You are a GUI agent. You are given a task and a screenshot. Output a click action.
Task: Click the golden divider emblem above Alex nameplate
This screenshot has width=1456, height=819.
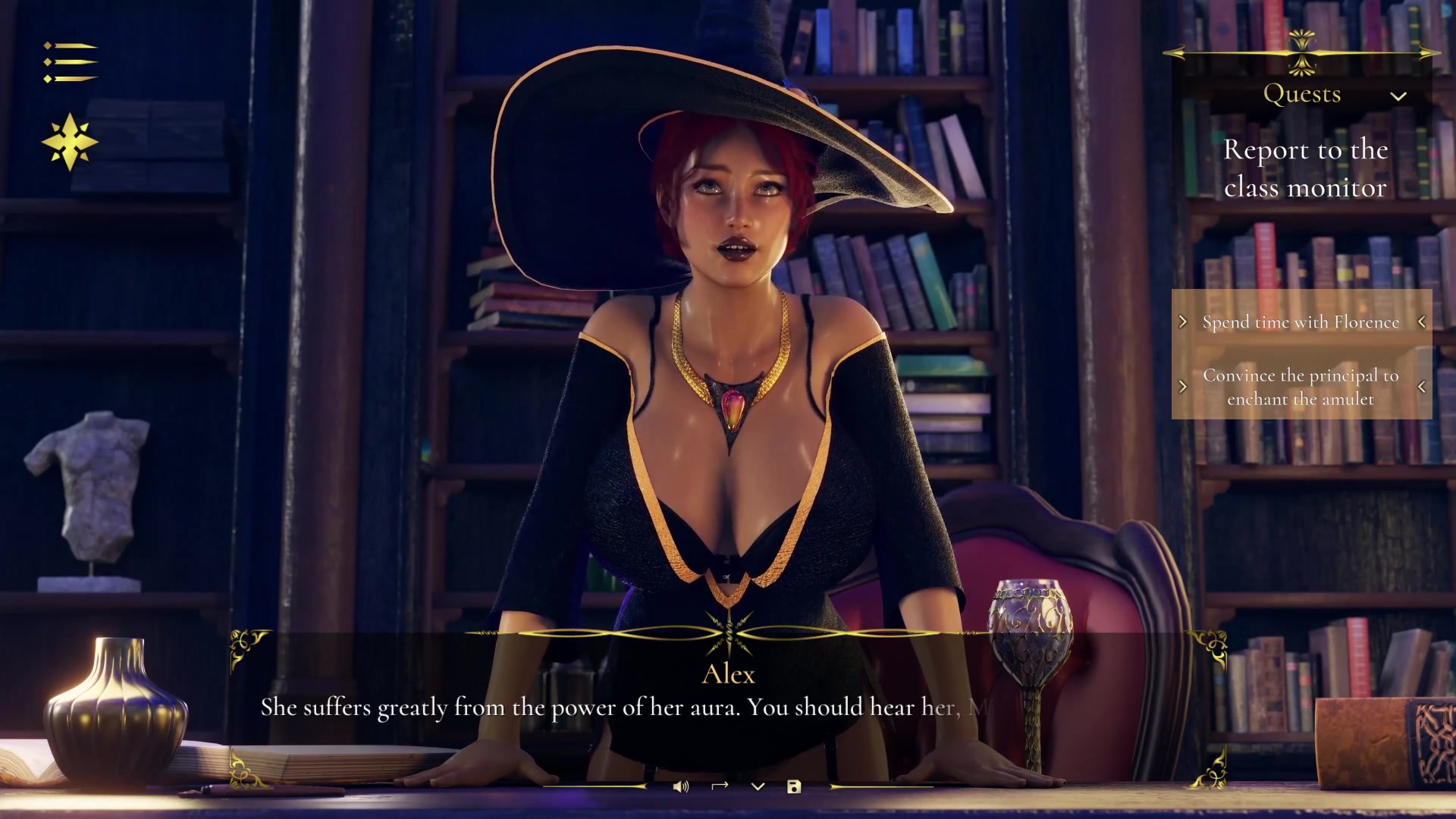[x=728, y=633]
